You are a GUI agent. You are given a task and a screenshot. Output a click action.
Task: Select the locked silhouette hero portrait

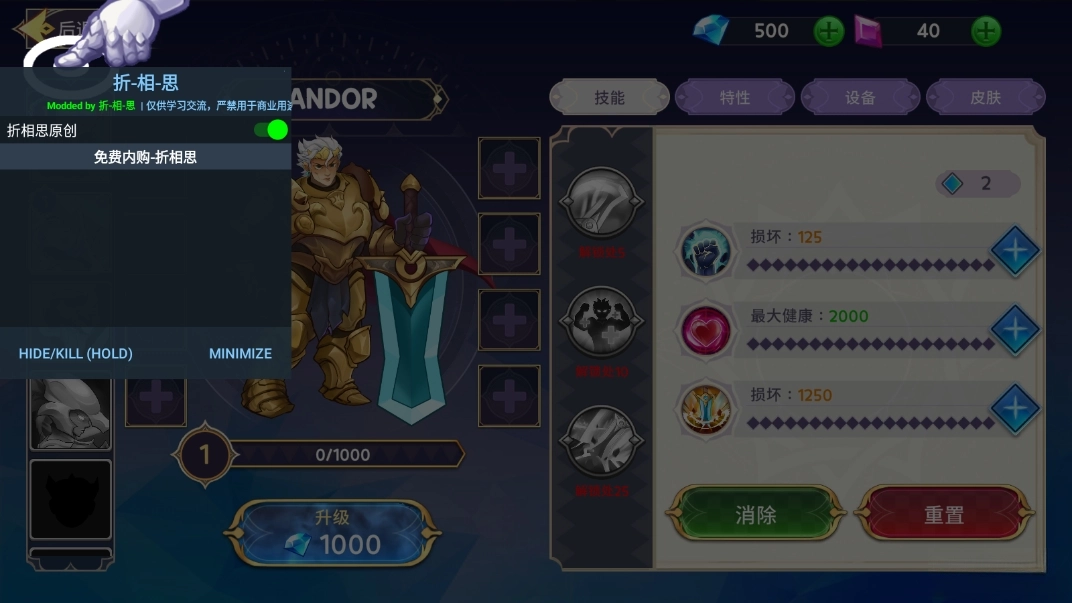(70, 499)
